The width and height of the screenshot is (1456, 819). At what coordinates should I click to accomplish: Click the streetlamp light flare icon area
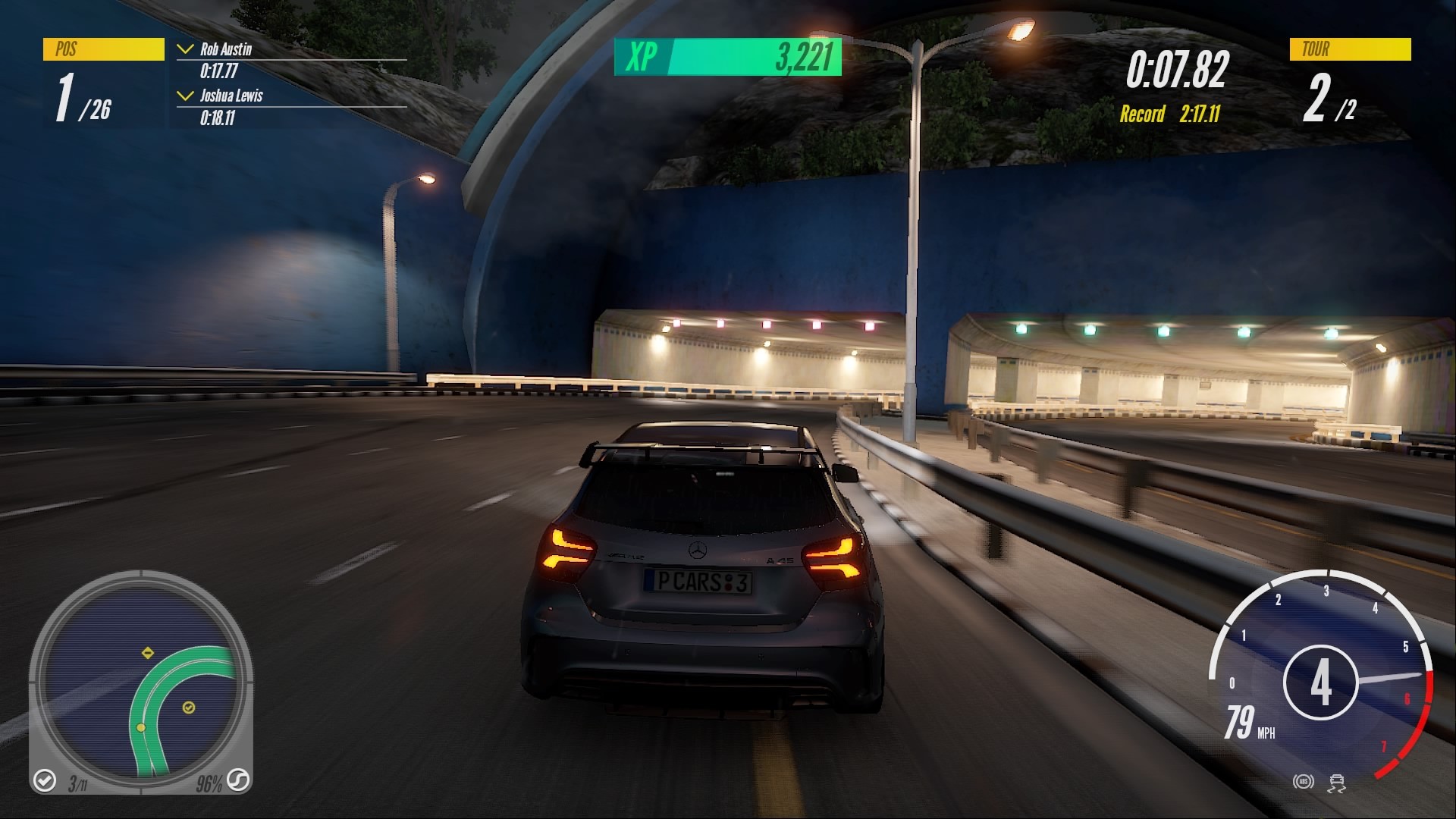pyautogui.click(x=1020, y=32)
